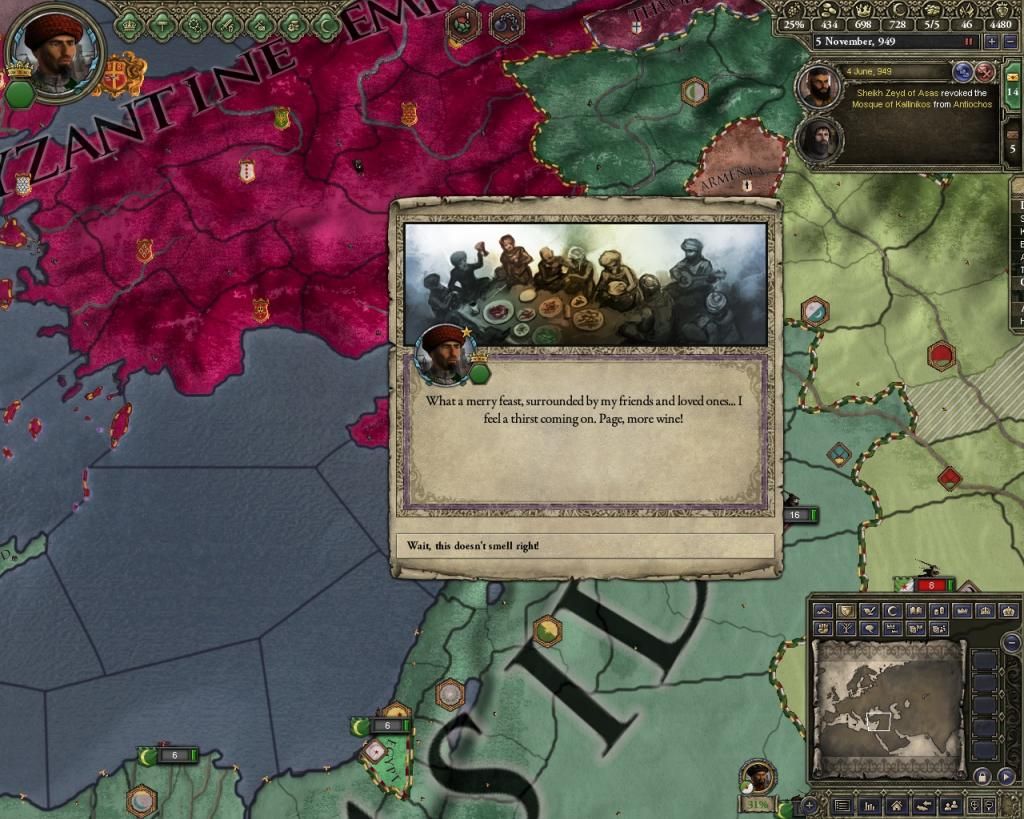Click the minimap padlock button

click(984, 776)
